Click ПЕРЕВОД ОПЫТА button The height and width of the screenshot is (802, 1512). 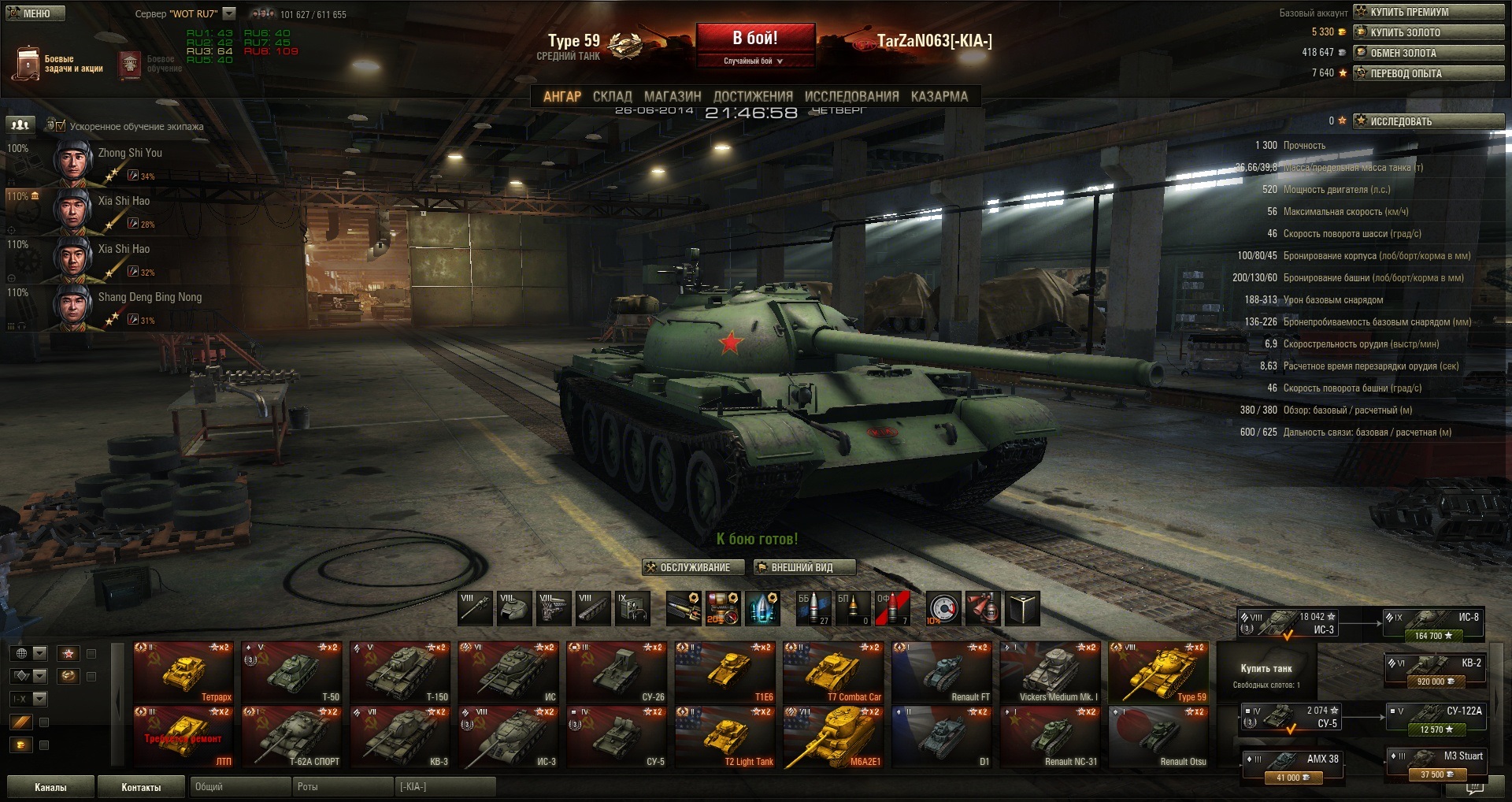1428,73
